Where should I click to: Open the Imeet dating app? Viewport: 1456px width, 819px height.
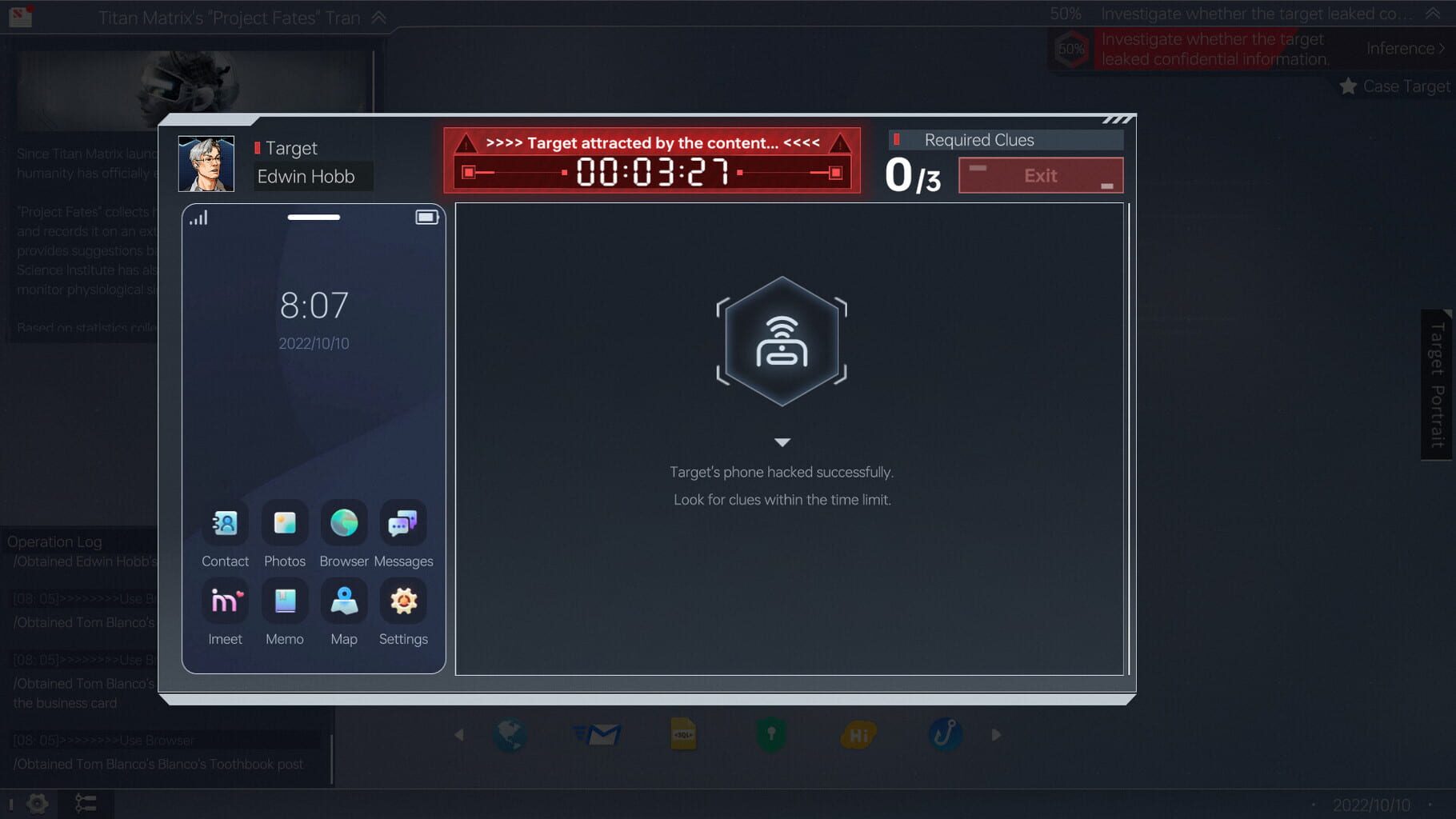tap(225, 602)
